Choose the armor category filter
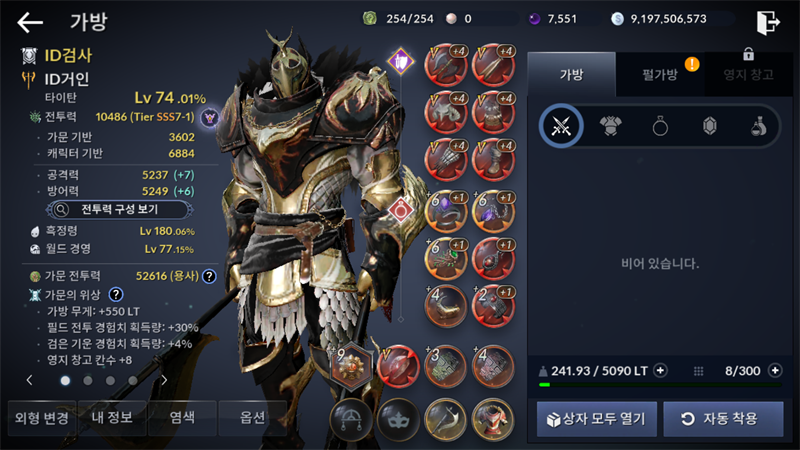 pos(611,126)
